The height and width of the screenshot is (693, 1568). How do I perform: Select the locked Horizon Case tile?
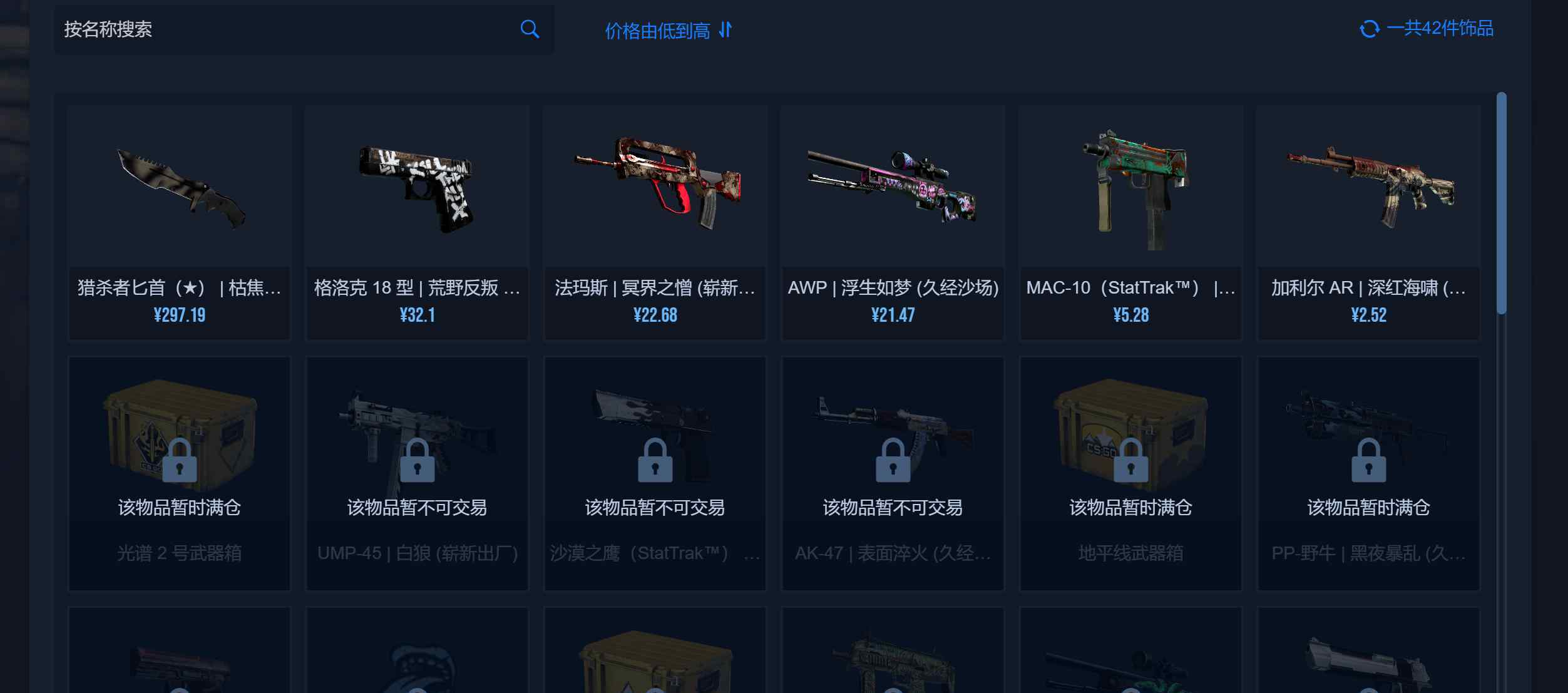click(1130, 473)
